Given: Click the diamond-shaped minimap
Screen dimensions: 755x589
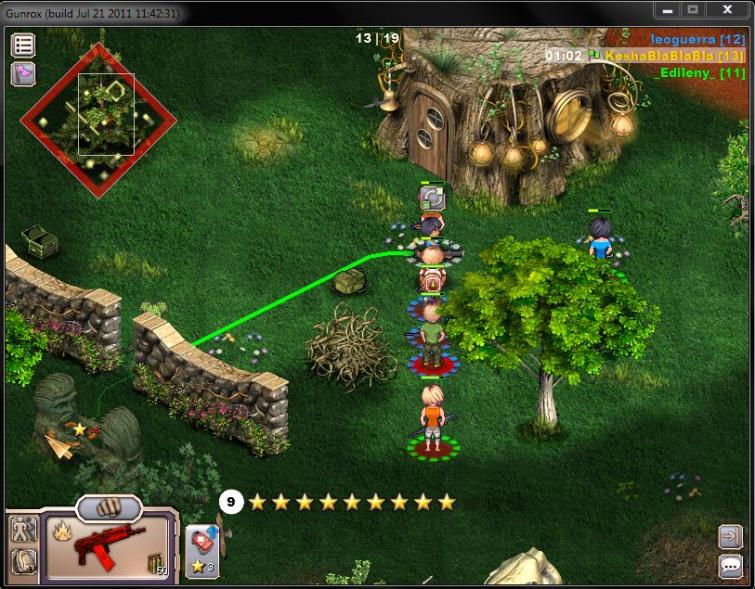Looking at the screenshot, I should pyautogui.click(x=98, y=120).
